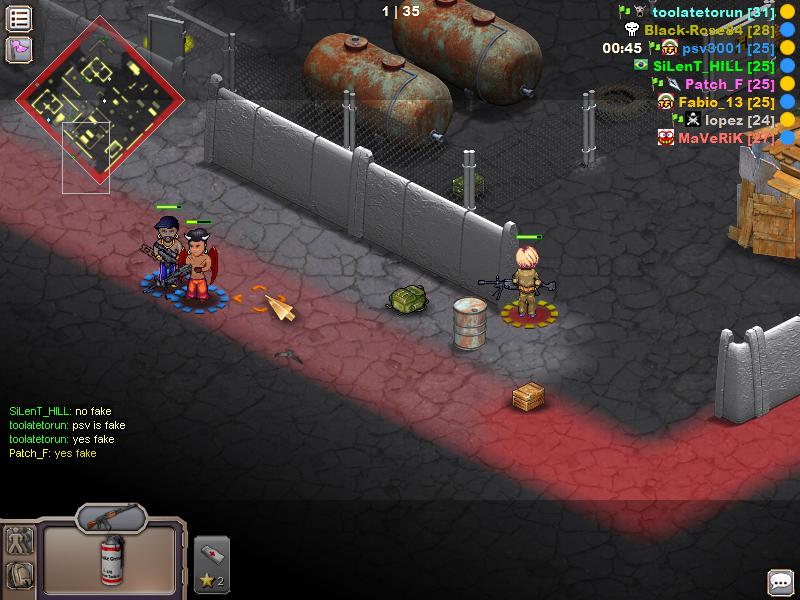
Task: Open the character stance panel button
Action: (20, 541)
